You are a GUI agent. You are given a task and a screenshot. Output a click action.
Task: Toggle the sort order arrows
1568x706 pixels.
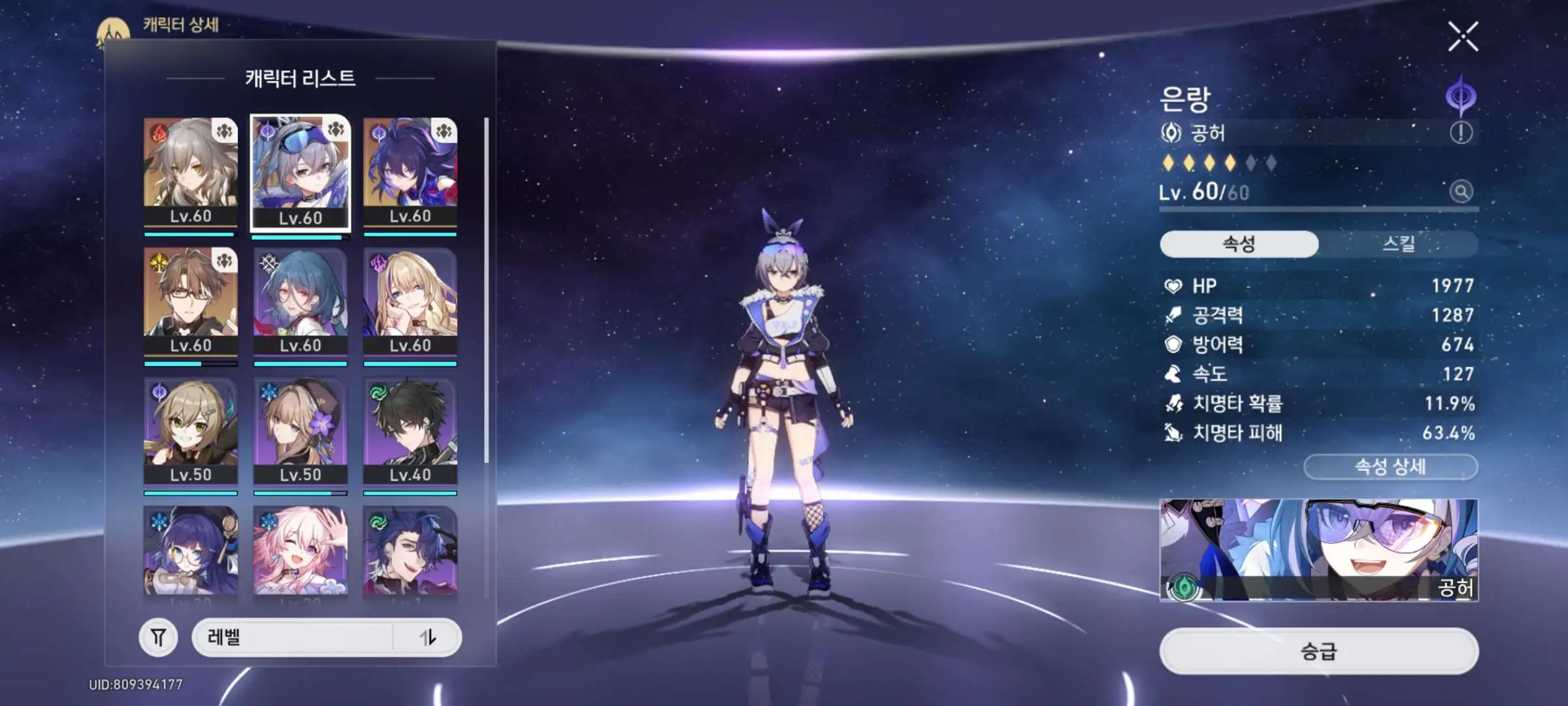[428, 637]
